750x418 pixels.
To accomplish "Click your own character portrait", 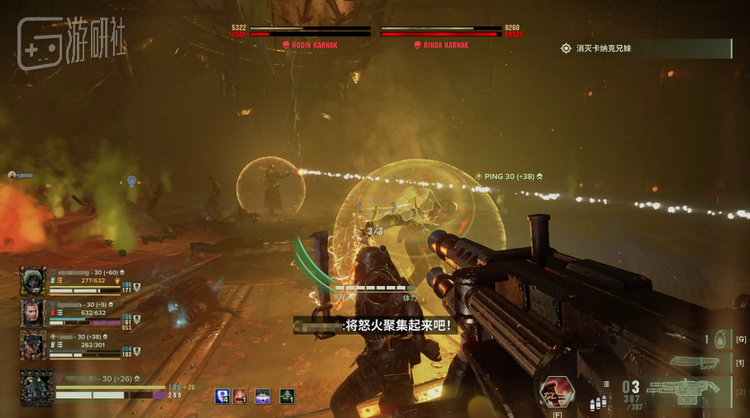I will (37, 387).
